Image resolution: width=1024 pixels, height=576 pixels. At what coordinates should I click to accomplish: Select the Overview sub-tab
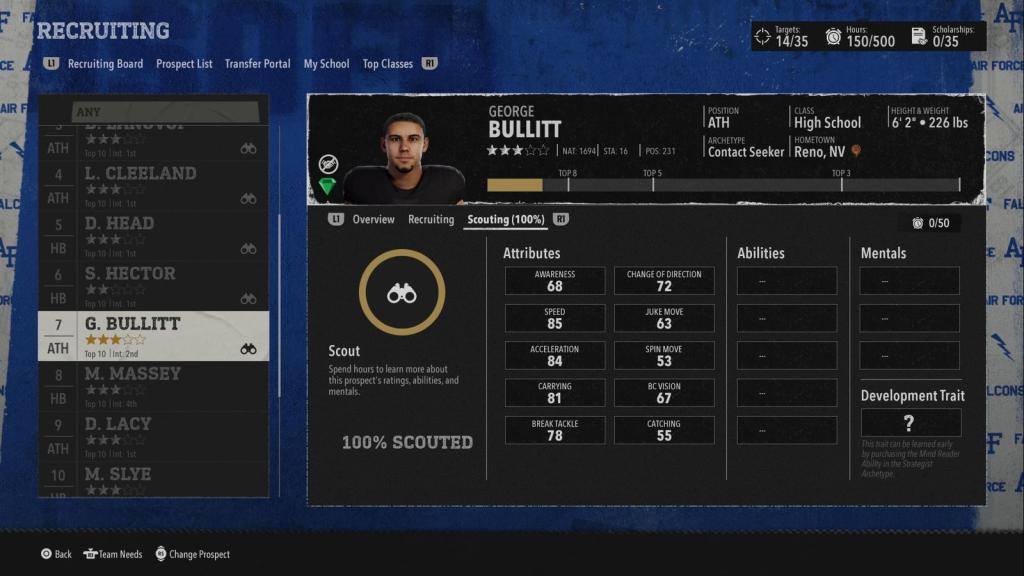point(373,220)
